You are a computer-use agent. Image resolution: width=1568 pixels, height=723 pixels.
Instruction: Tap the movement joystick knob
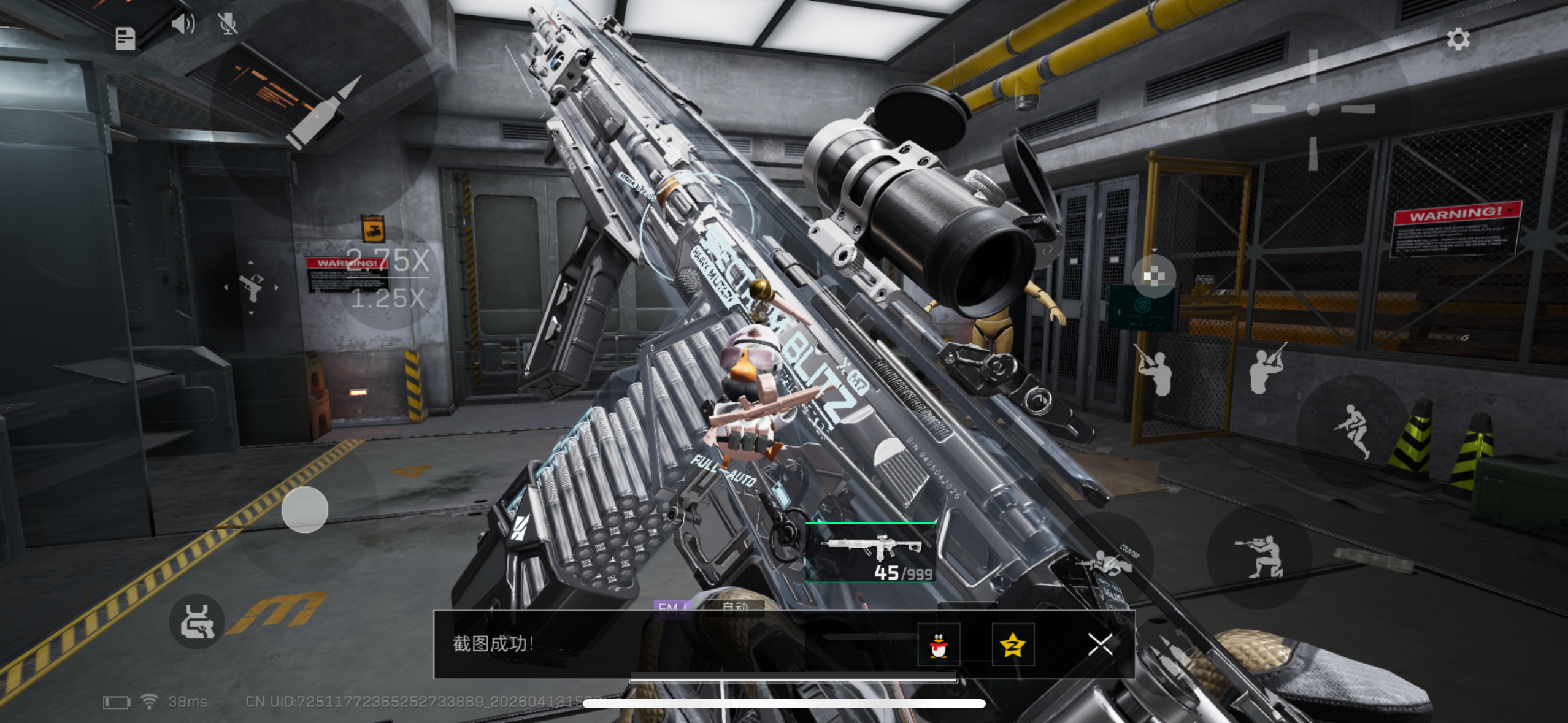pyautogui.click(x=305, y=510)
